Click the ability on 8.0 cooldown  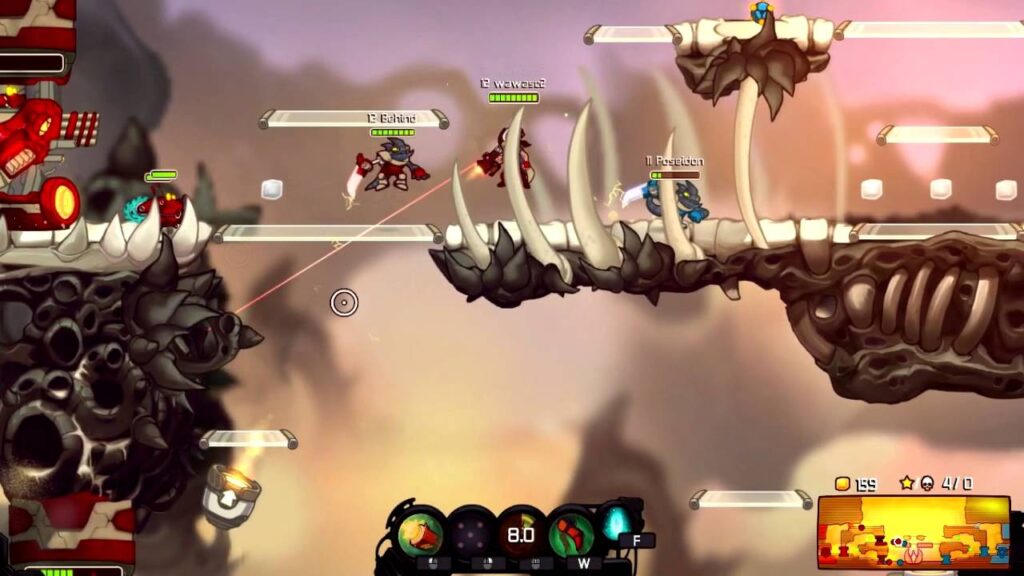[x=520, y=533]
